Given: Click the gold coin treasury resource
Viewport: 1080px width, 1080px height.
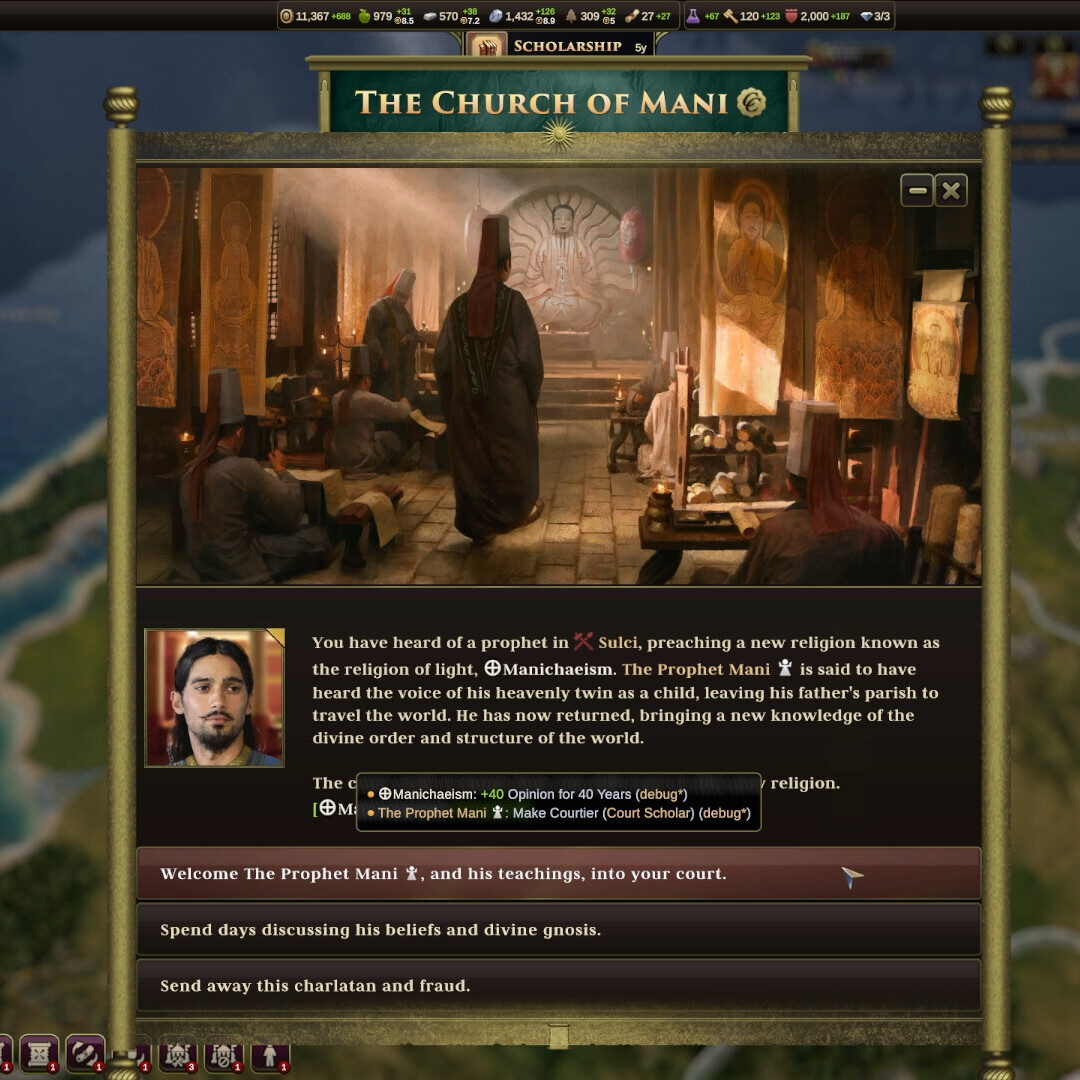Looking at the screenshot, I should (287, 16).
